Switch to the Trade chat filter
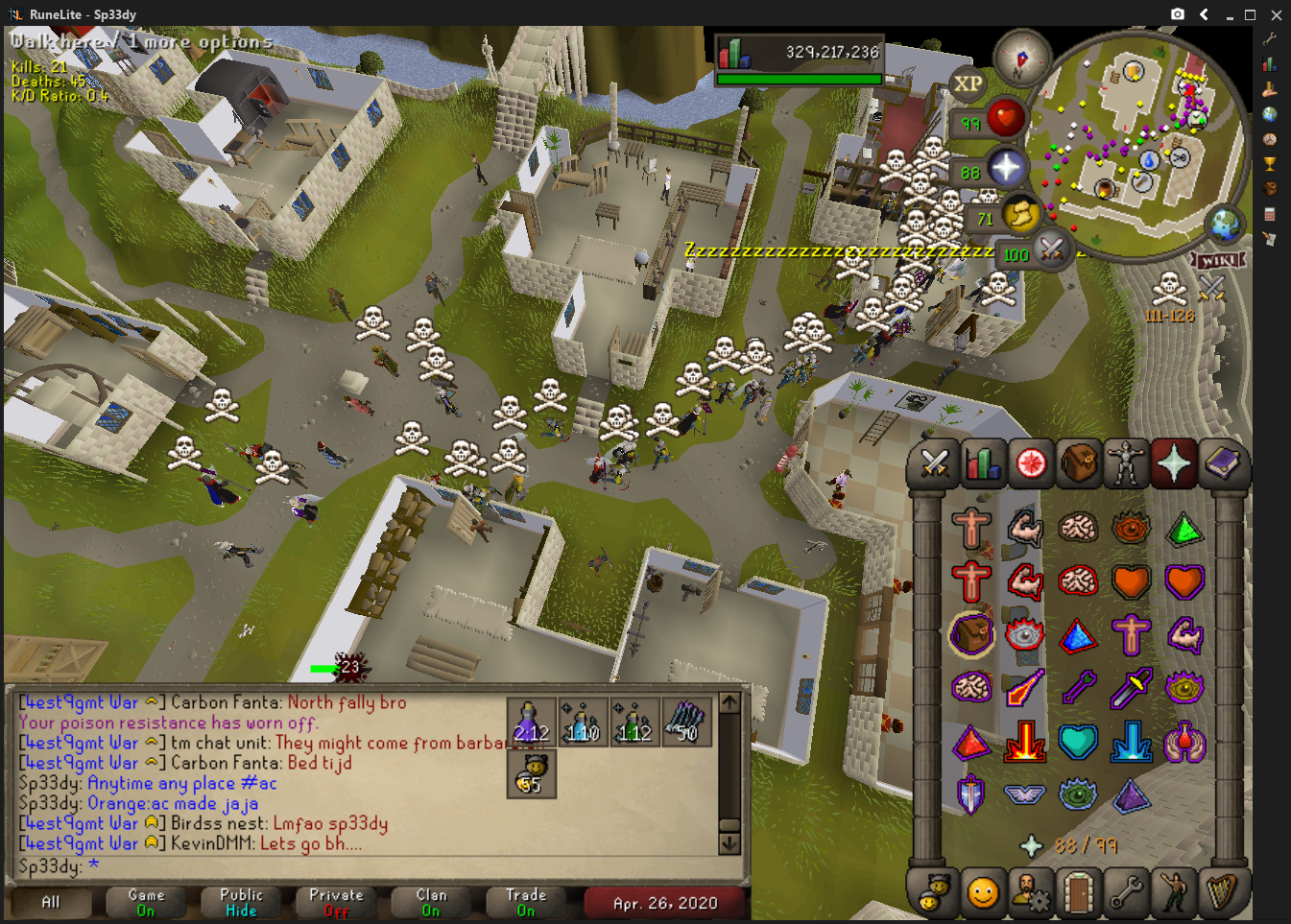The width and height of the screenshot is (1291, 924). pos(526,902)
